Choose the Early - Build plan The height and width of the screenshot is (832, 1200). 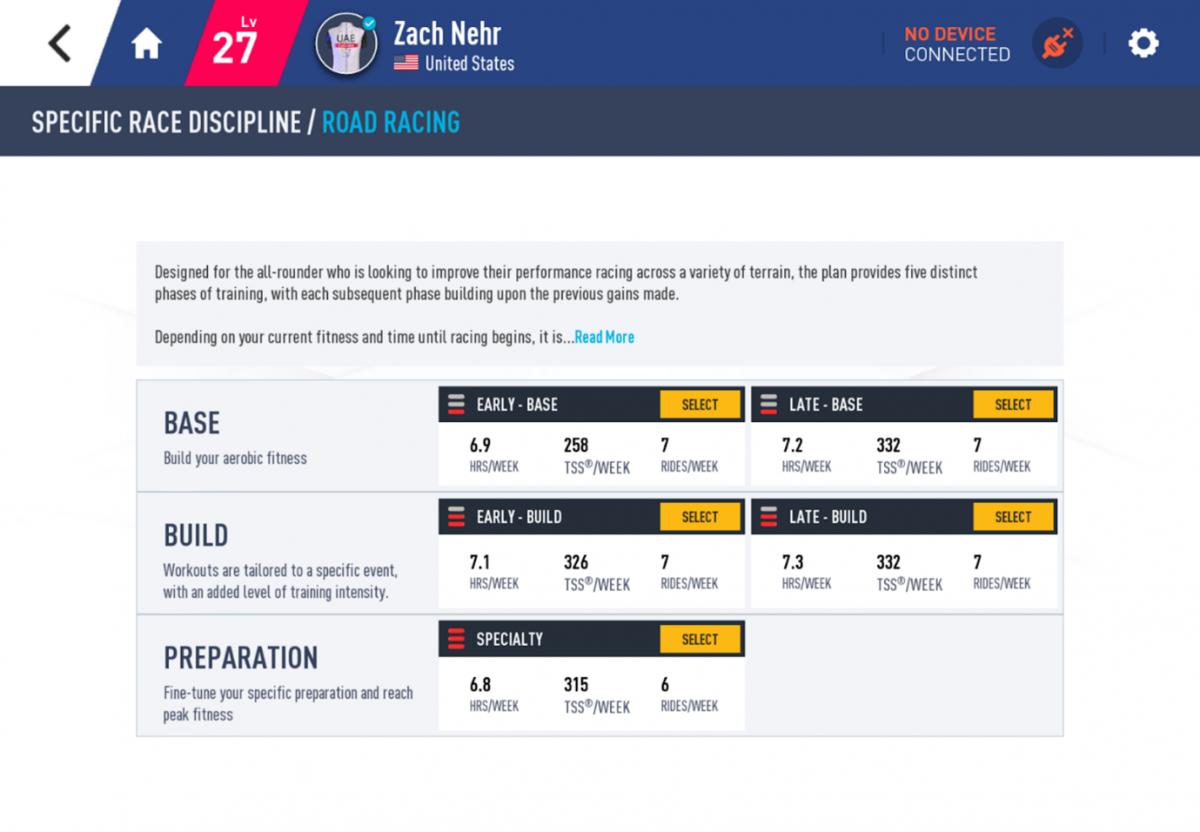point(700,517)
